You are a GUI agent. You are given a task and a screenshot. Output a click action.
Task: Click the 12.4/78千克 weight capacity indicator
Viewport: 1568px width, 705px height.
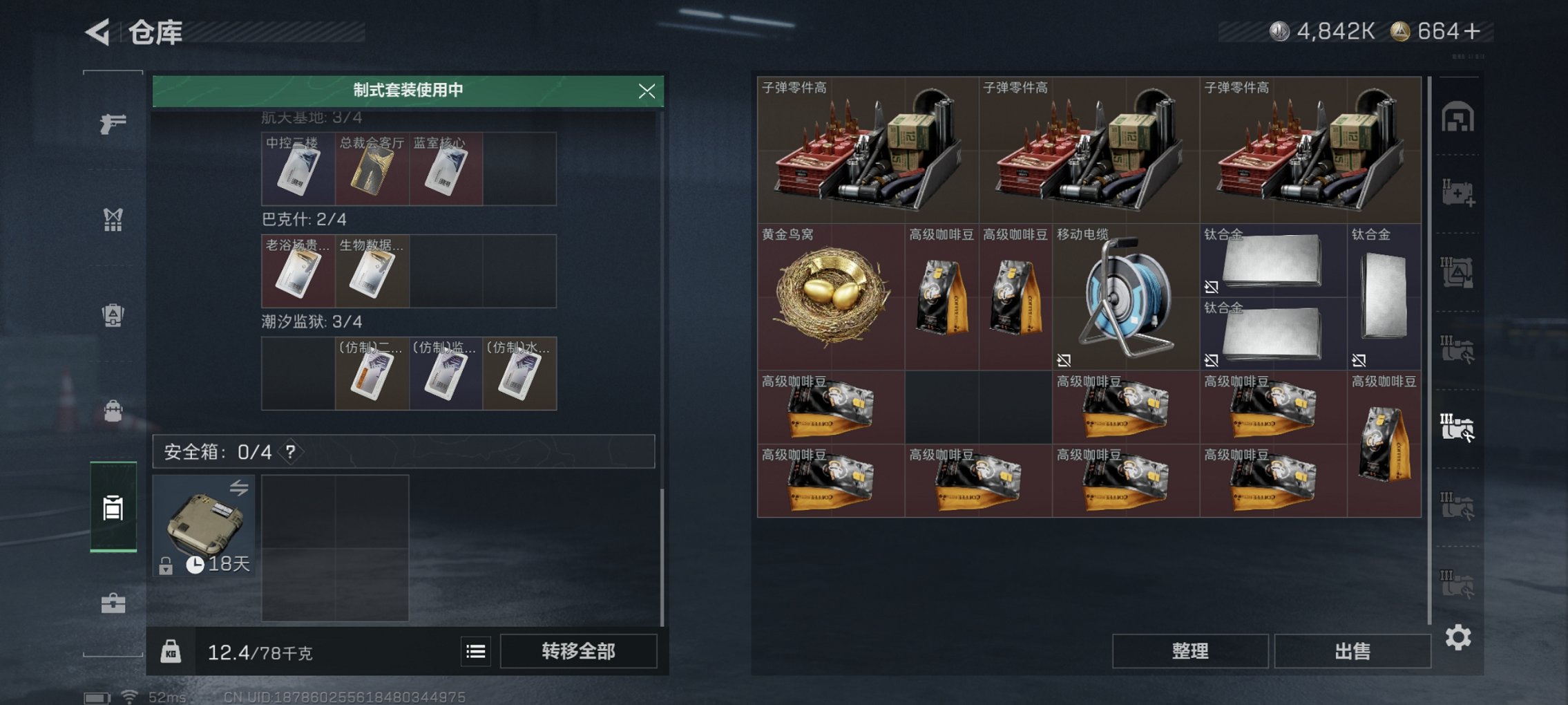(260, 650)
